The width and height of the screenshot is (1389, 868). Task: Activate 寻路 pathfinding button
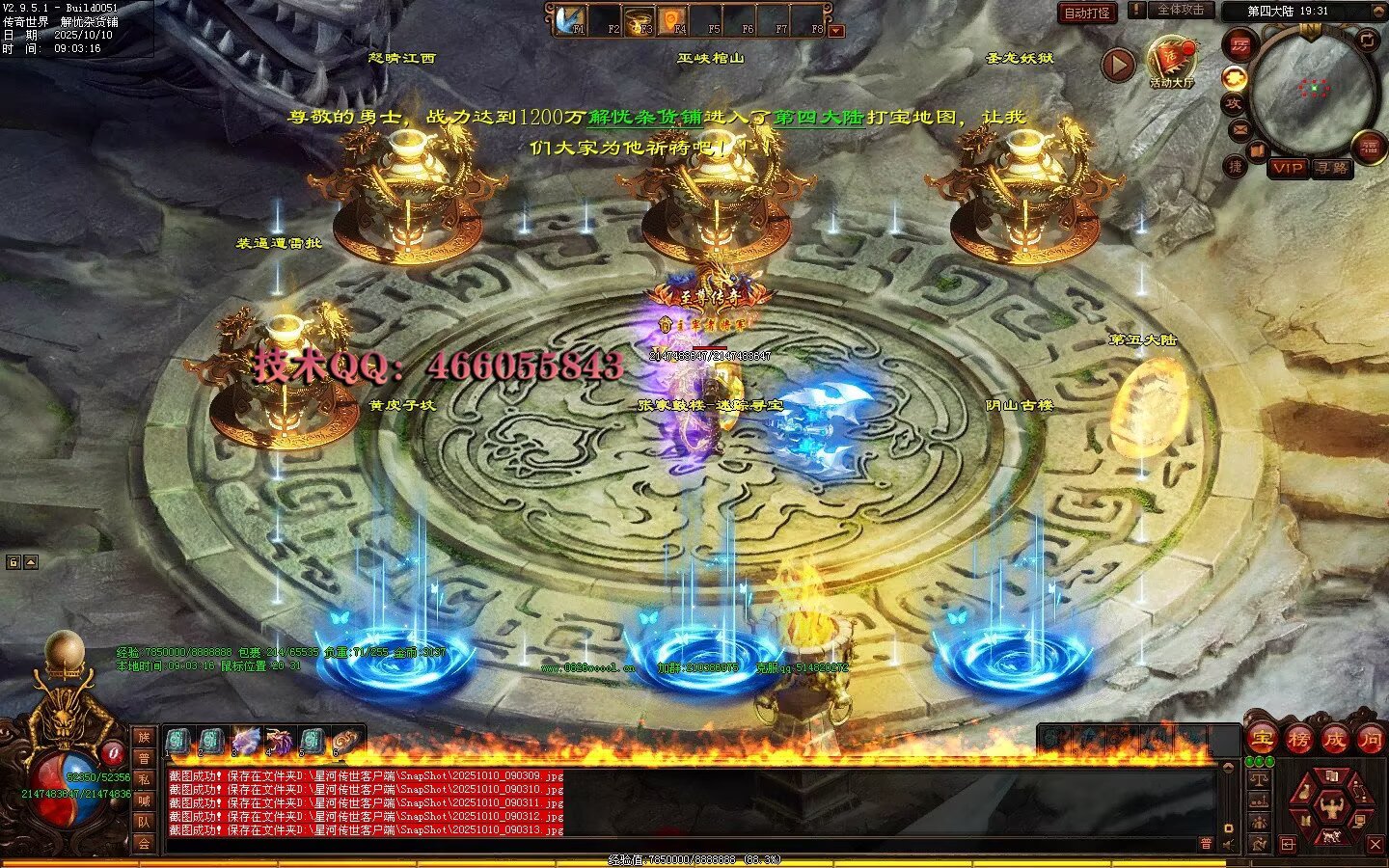[1332, 168]
